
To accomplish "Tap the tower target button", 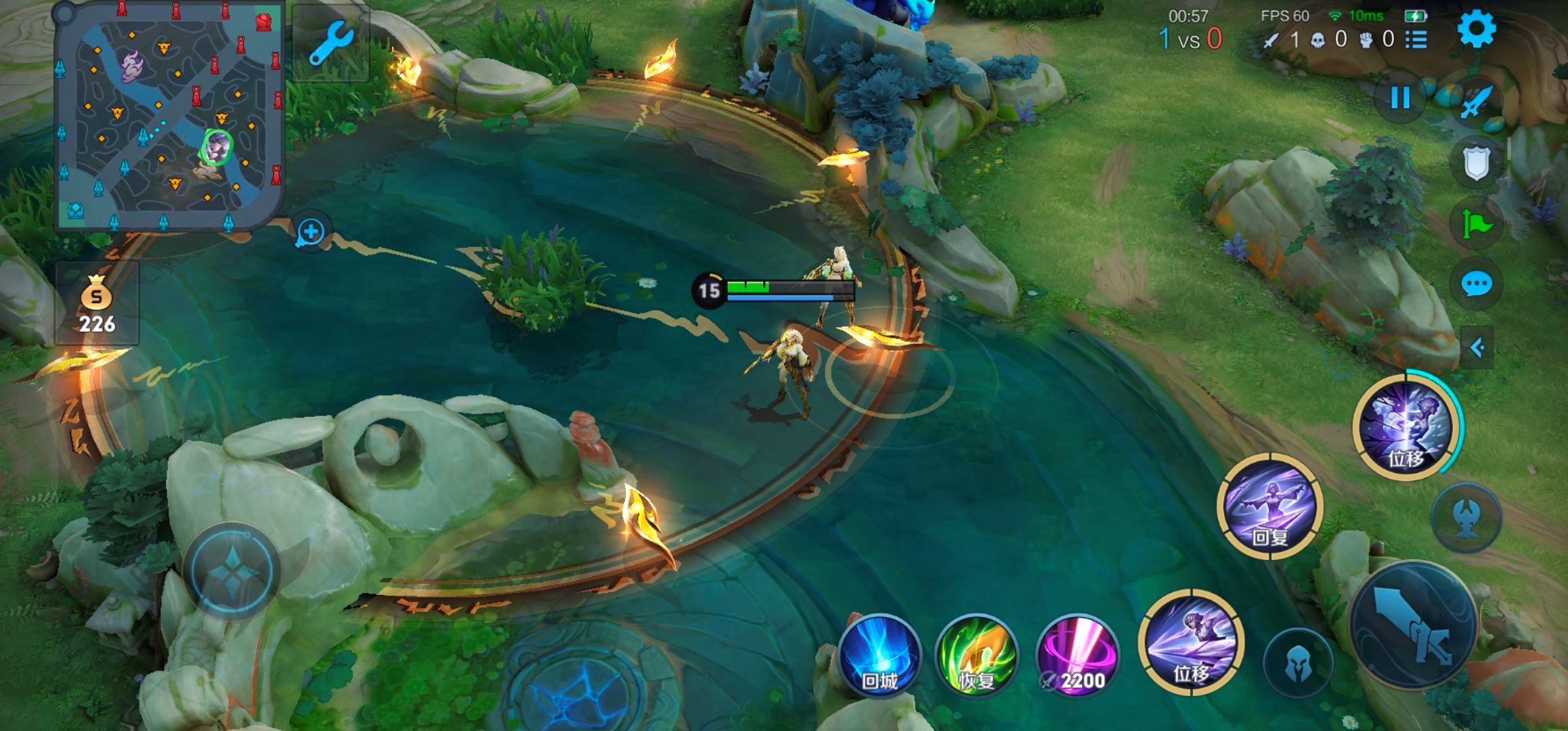I will click(x=1466, y=518).
